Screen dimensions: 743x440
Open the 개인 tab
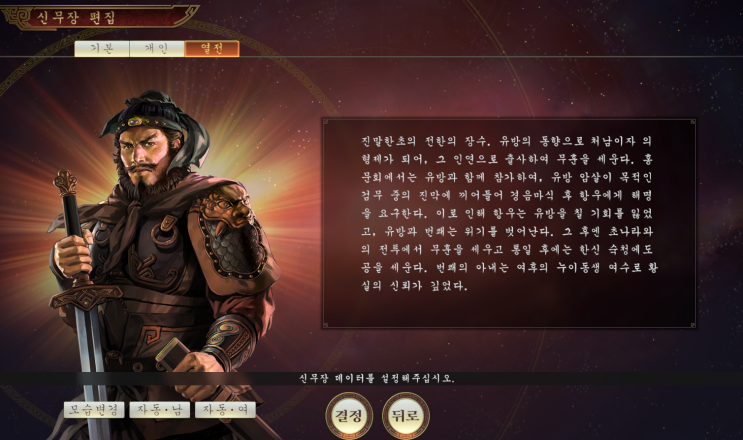pyautogui.click(x=156, y=48)
